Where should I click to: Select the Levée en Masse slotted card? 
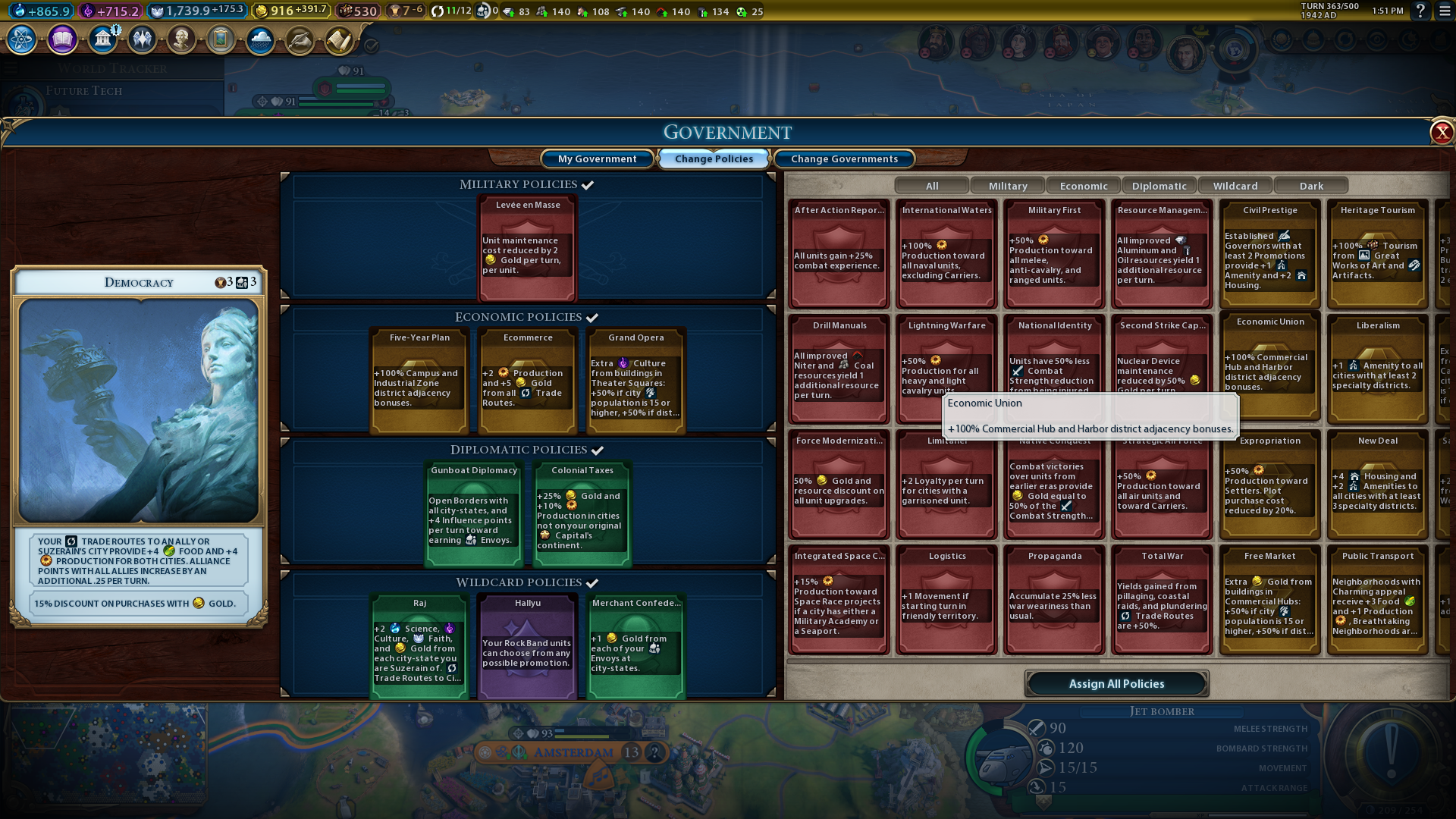coord(528,246)
